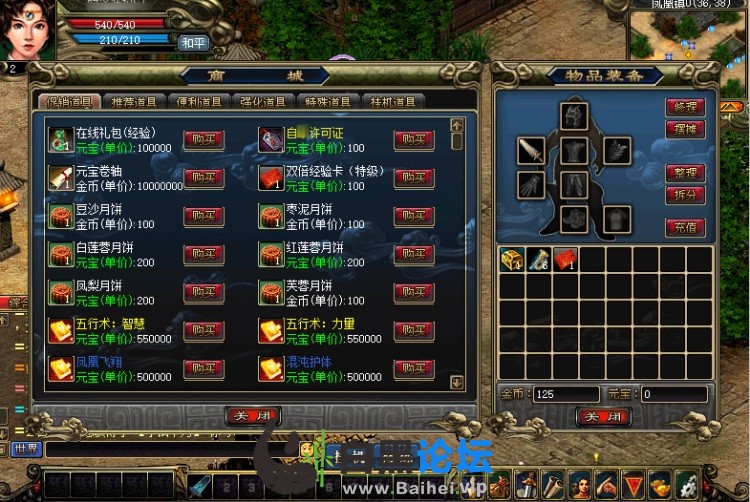The width and height of the screenshot is (750, 502).
Task: Buy the 在线礼包(经验) online gift pack
Action: pyautogui.click(x=203, y=140)
